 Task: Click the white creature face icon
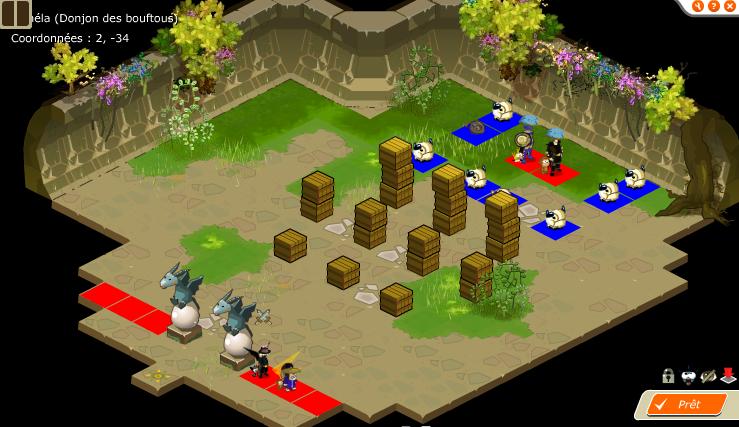[x=687, y=376]
